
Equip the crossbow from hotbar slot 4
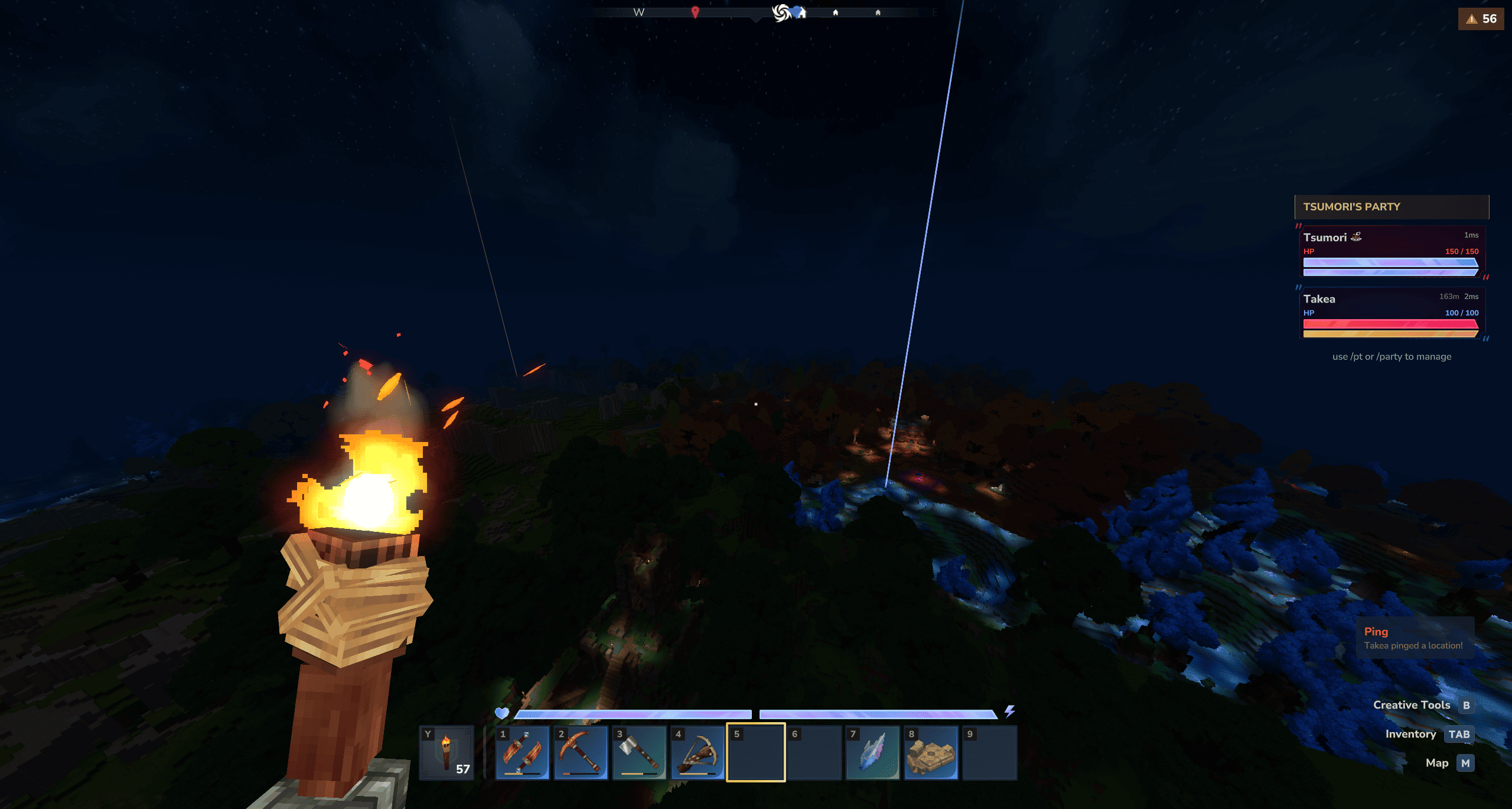coord(698,753)
